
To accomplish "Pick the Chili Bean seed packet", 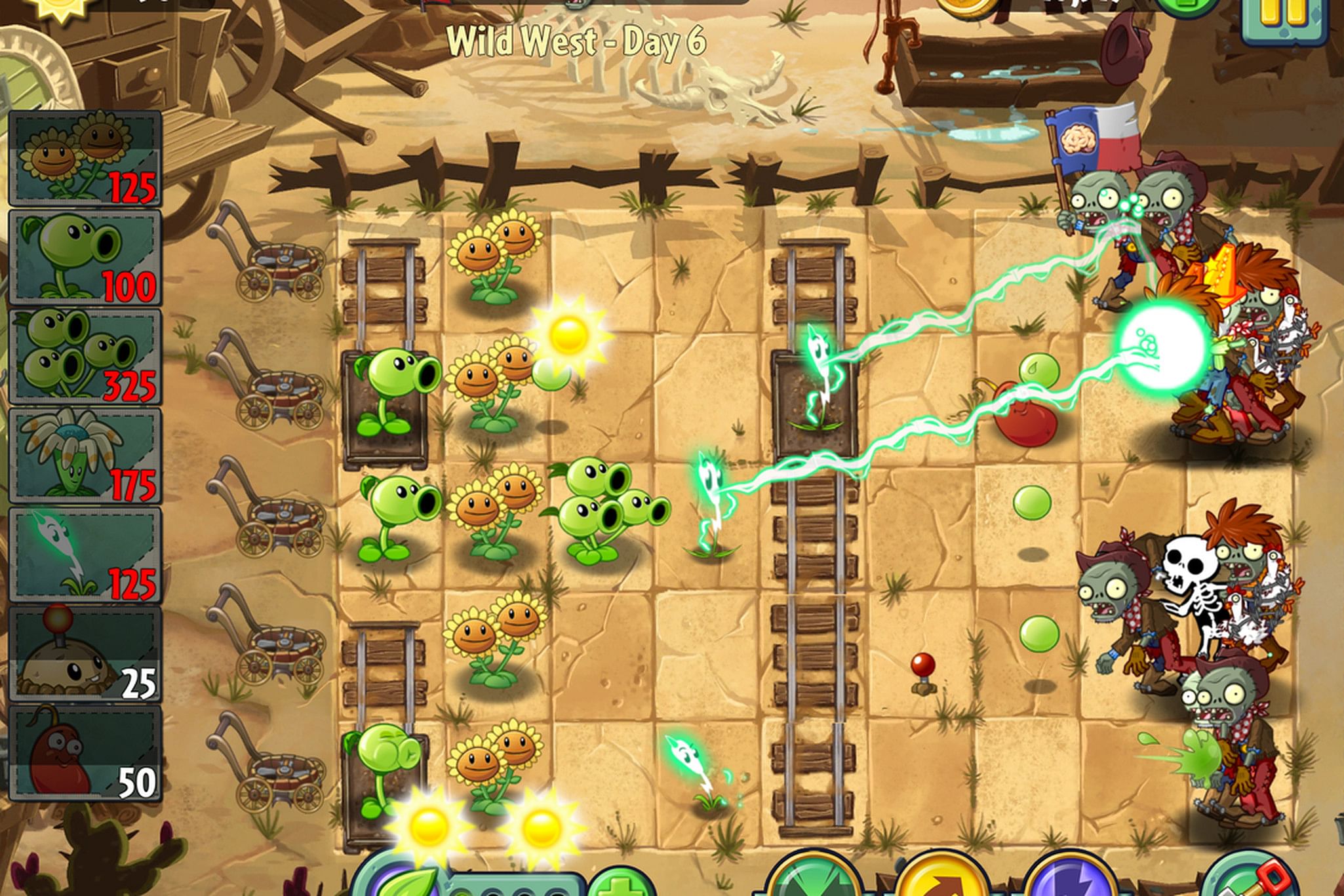I will [85, 753].
